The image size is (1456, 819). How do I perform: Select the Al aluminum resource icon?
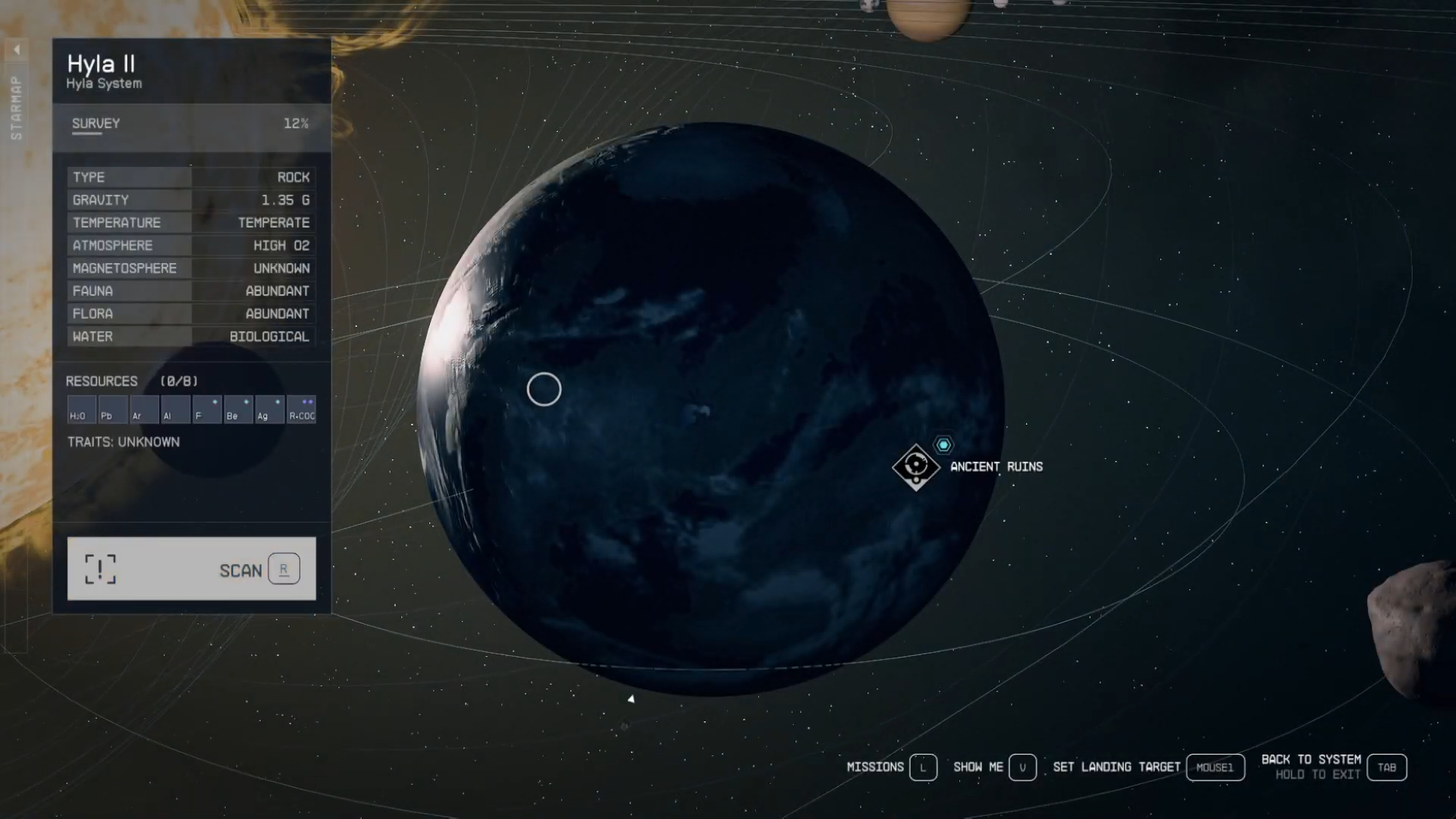point(174,409)
